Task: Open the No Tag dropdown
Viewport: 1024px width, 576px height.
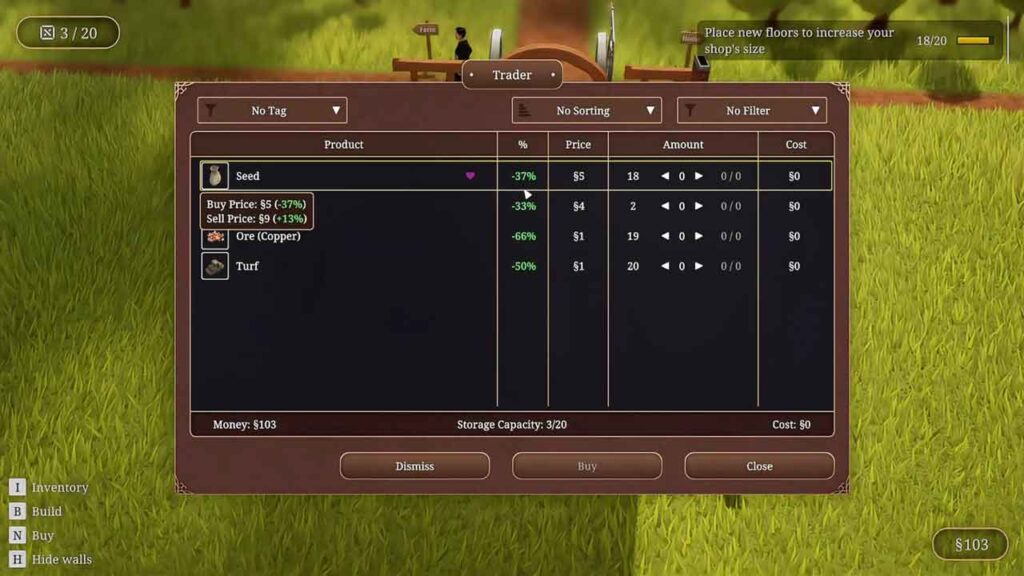Action: click(272, 110)
